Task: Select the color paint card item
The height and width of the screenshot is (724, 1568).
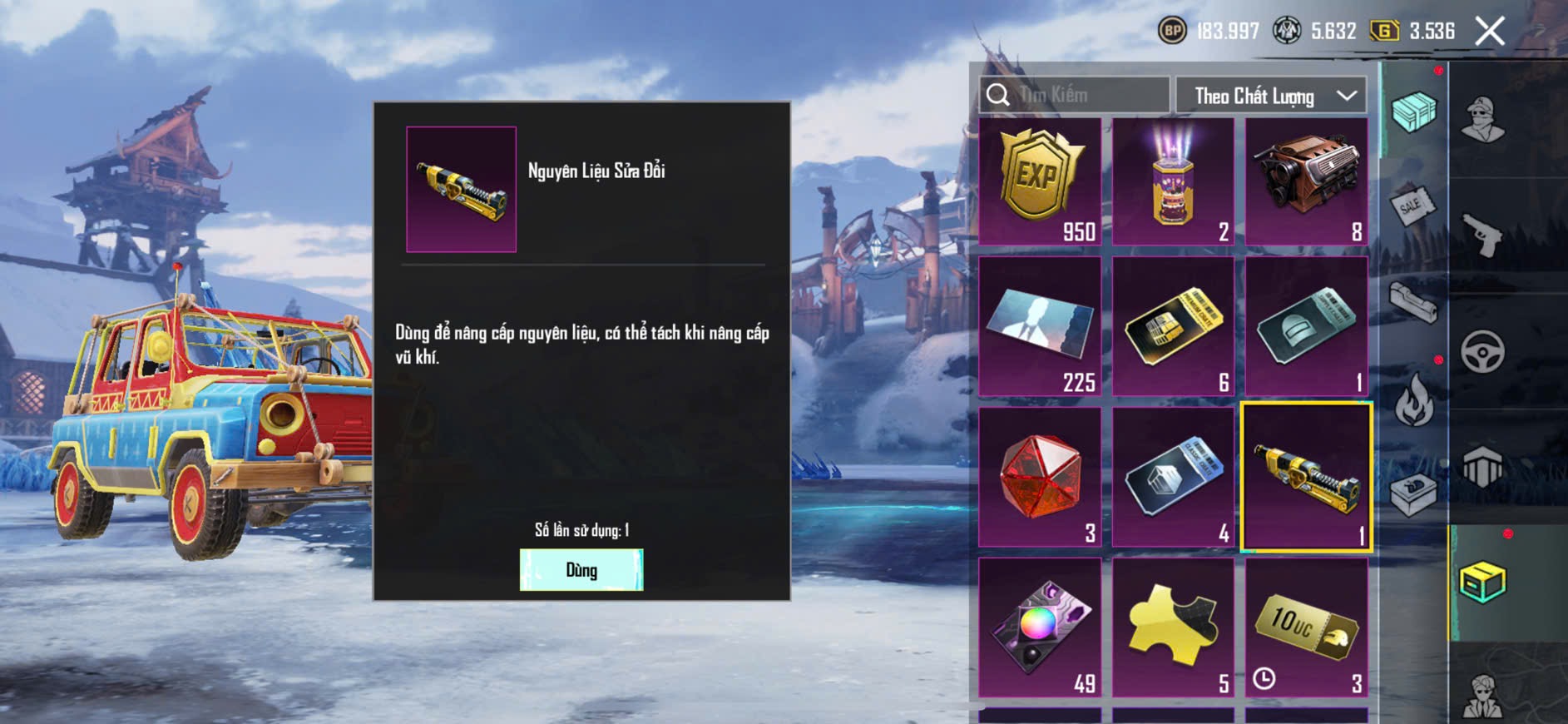Action: click(x=1040, y=627)
